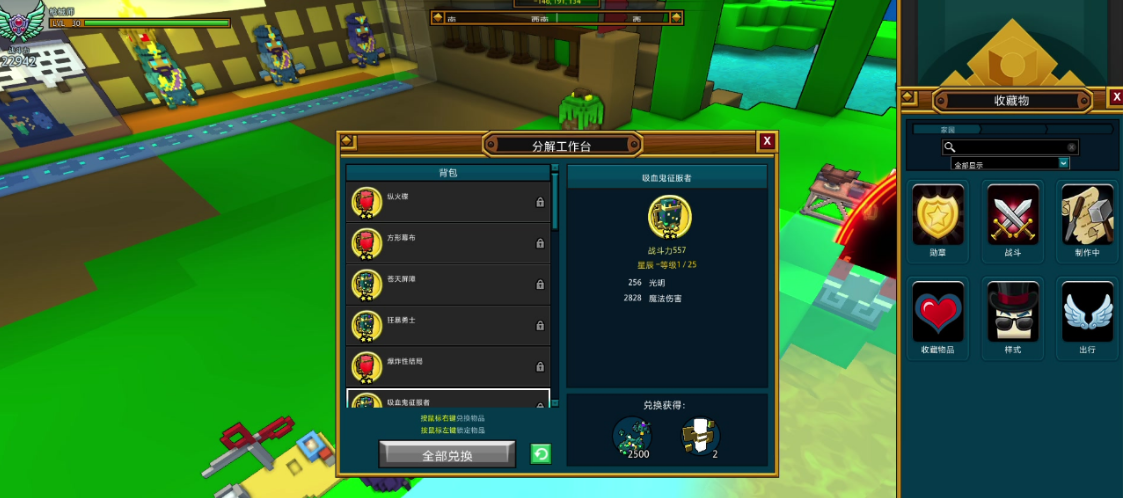Select the 狂暴勇士 item row
This screenshot has width=1123, height=498.
pyautogui.click(x=448, y=326)
